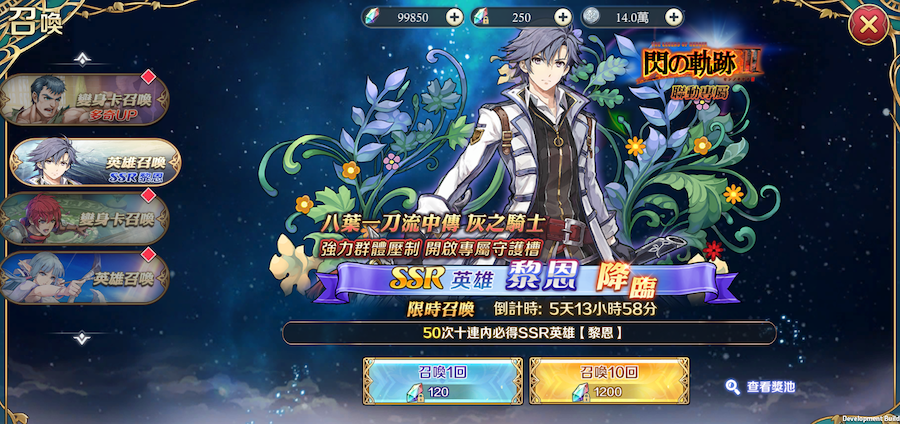View the prize pool via 查看獎池
Screen dimensions: 900x424
(761, 386)
